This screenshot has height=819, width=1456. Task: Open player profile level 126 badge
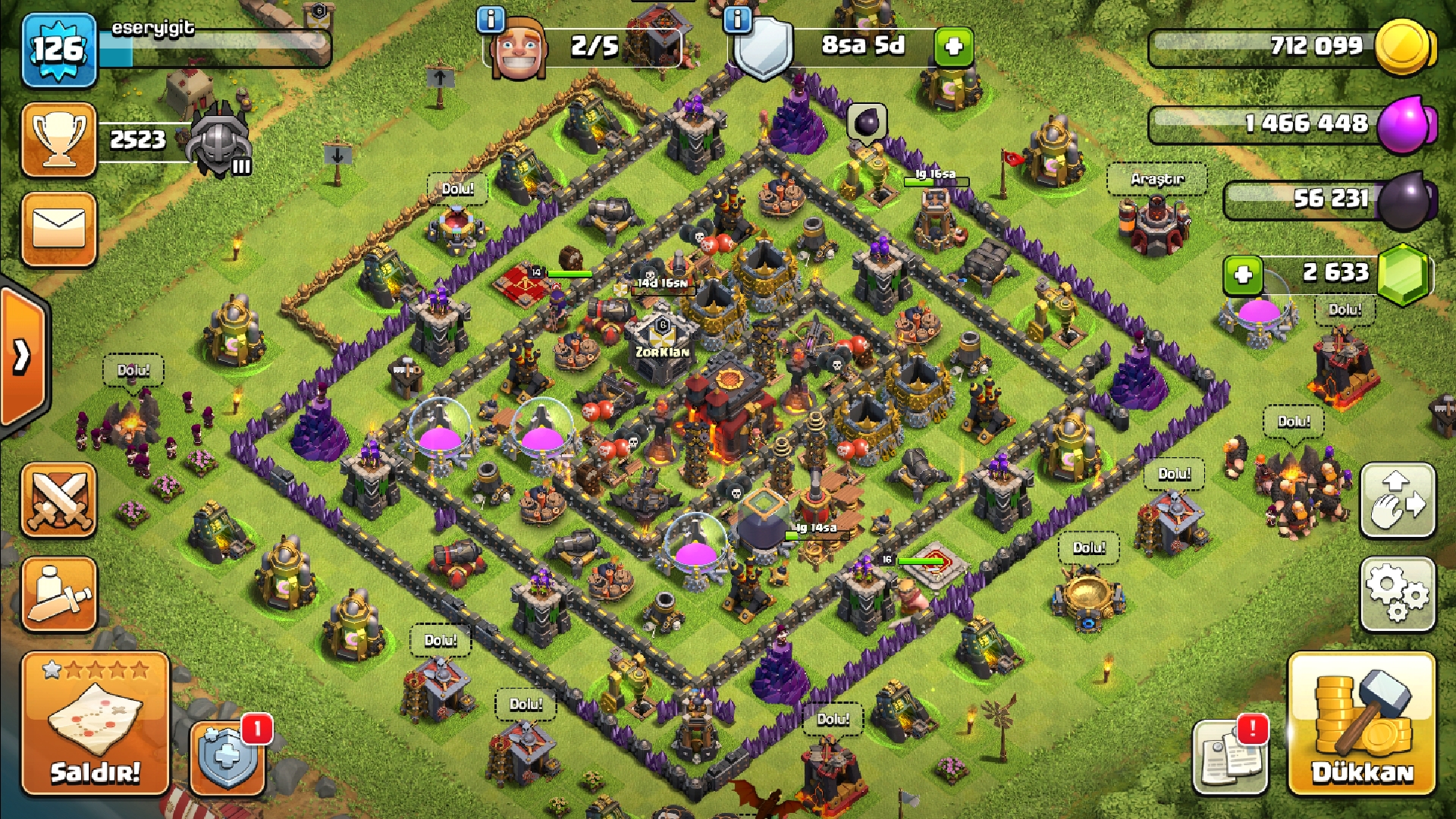(x=59, y=50)
